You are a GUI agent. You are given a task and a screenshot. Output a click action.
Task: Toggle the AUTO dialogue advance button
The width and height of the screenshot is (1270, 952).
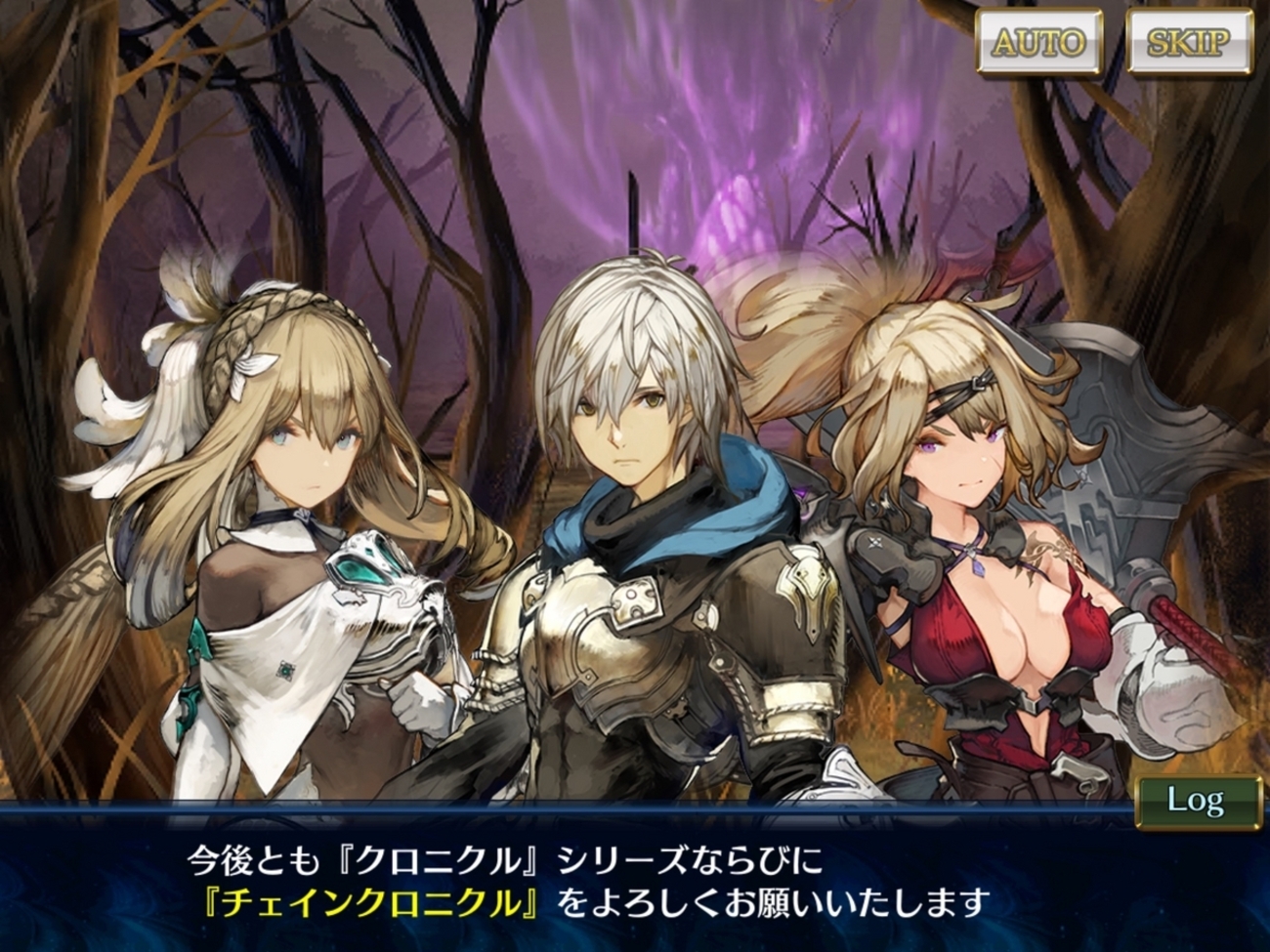[x=1039, y=42]
